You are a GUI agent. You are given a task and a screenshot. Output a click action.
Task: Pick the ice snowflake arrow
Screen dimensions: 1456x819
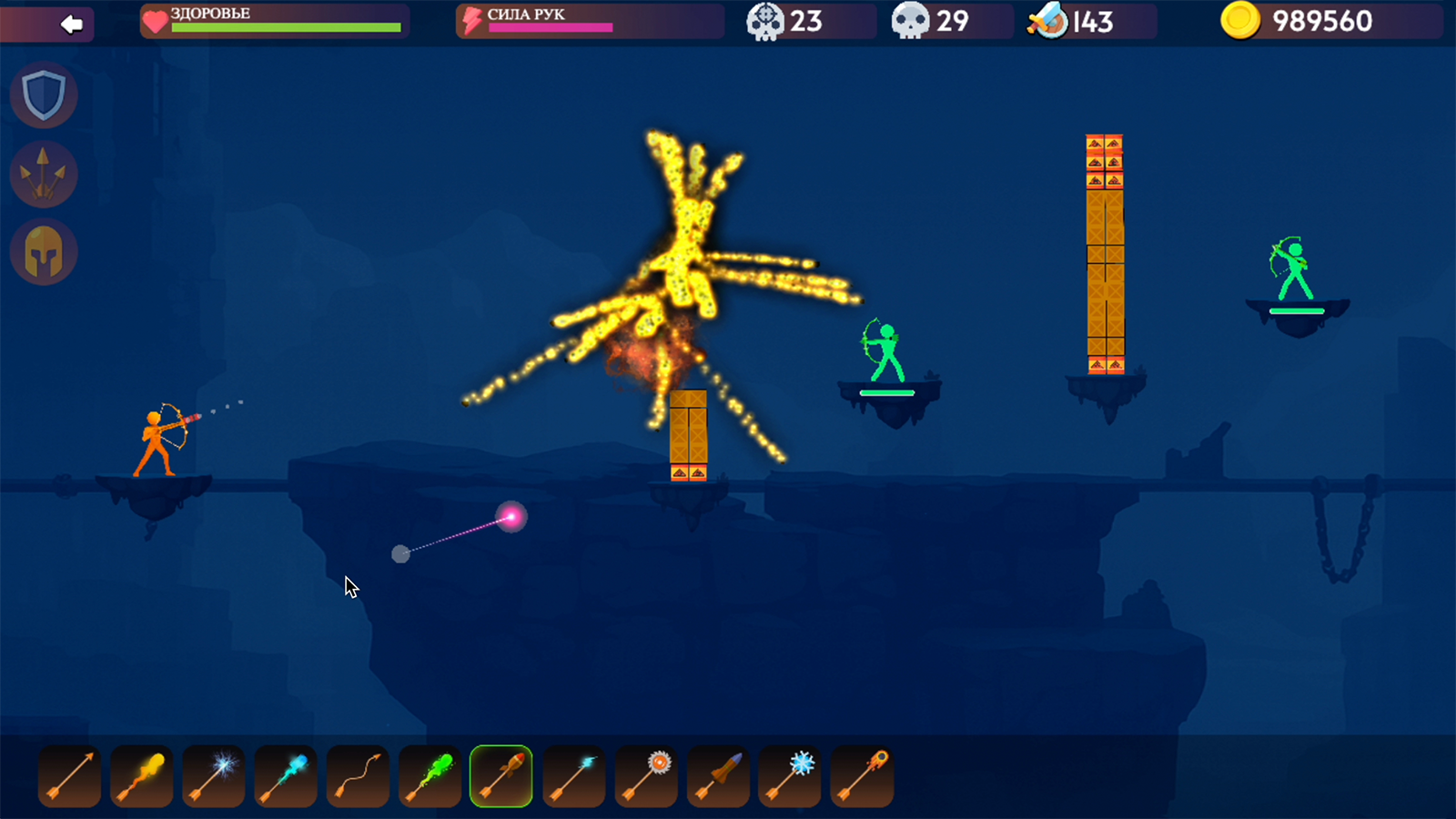[788, 775]
